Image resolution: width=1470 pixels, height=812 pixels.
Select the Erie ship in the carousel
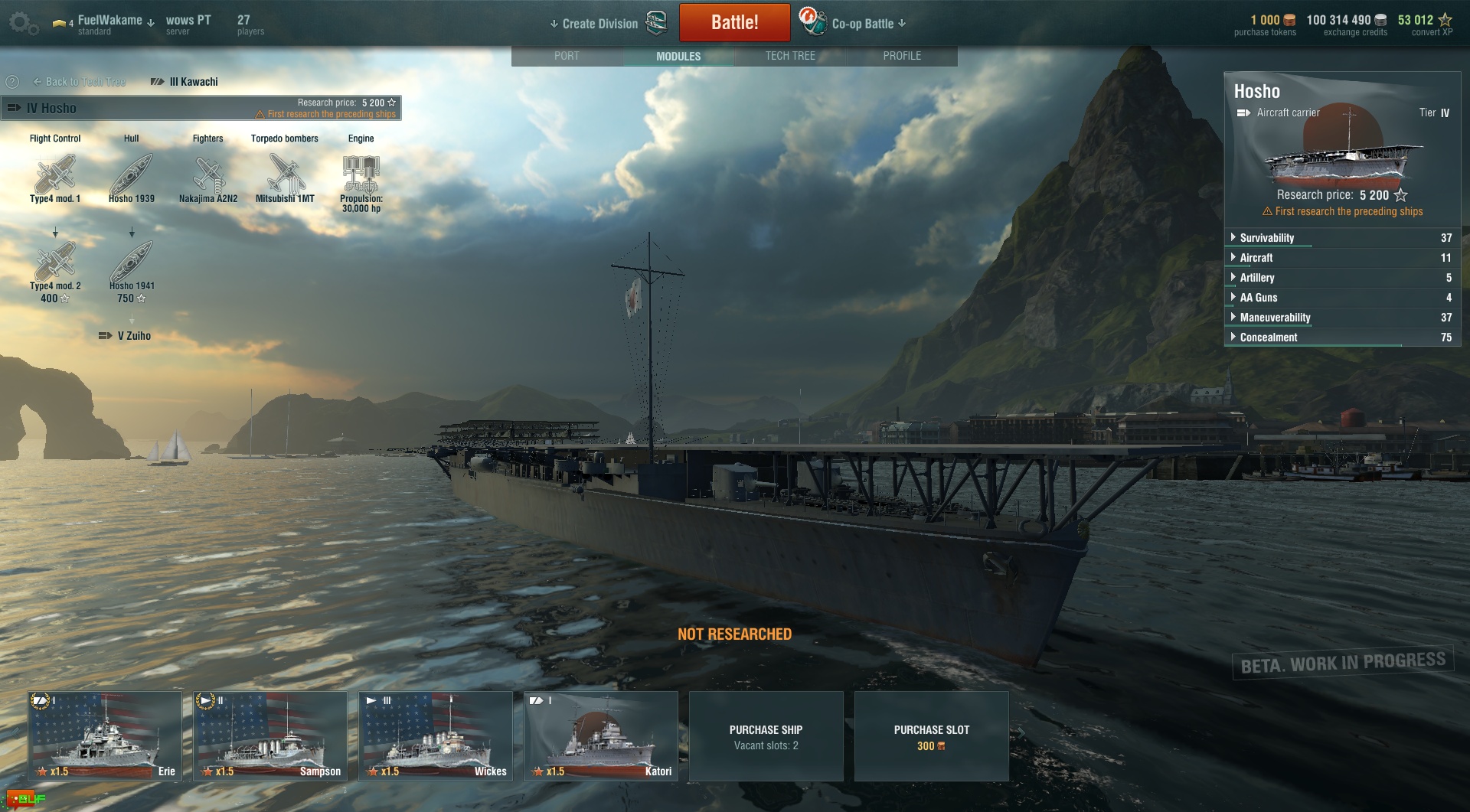[105, 736]
